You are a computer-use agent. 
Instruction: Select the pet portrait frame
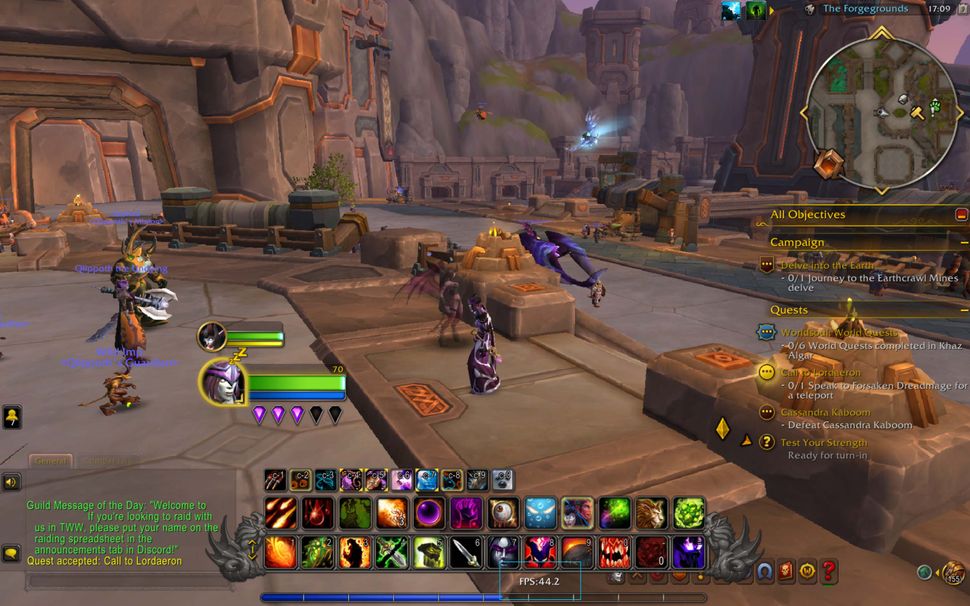click(212, 336)
